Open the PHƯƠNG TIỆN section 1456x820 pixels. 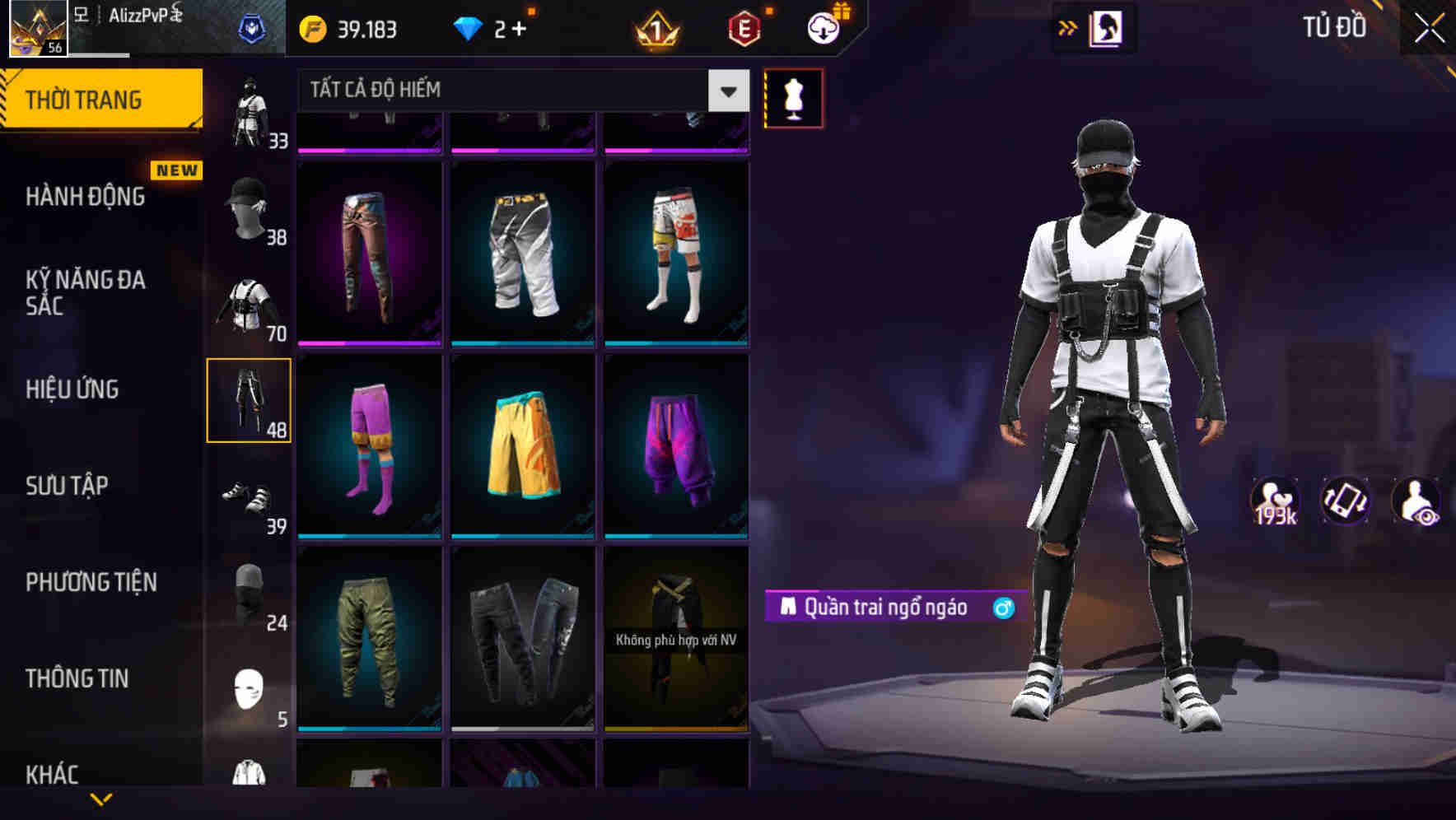click(x=89, y=582)
